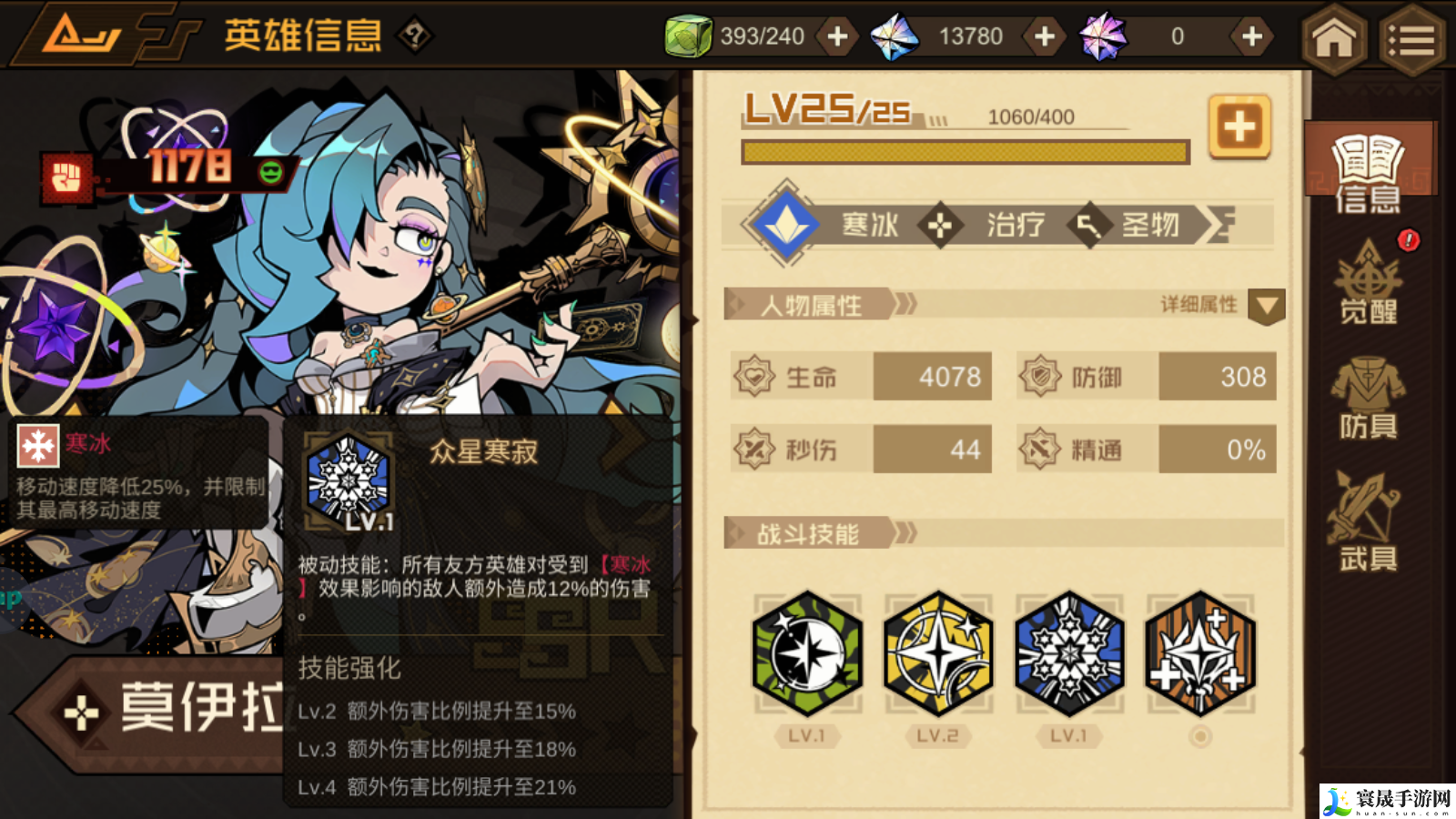1456x819 pixels.
Task: Add more diamonds beside 13780
Action: tap(1045, 36)
